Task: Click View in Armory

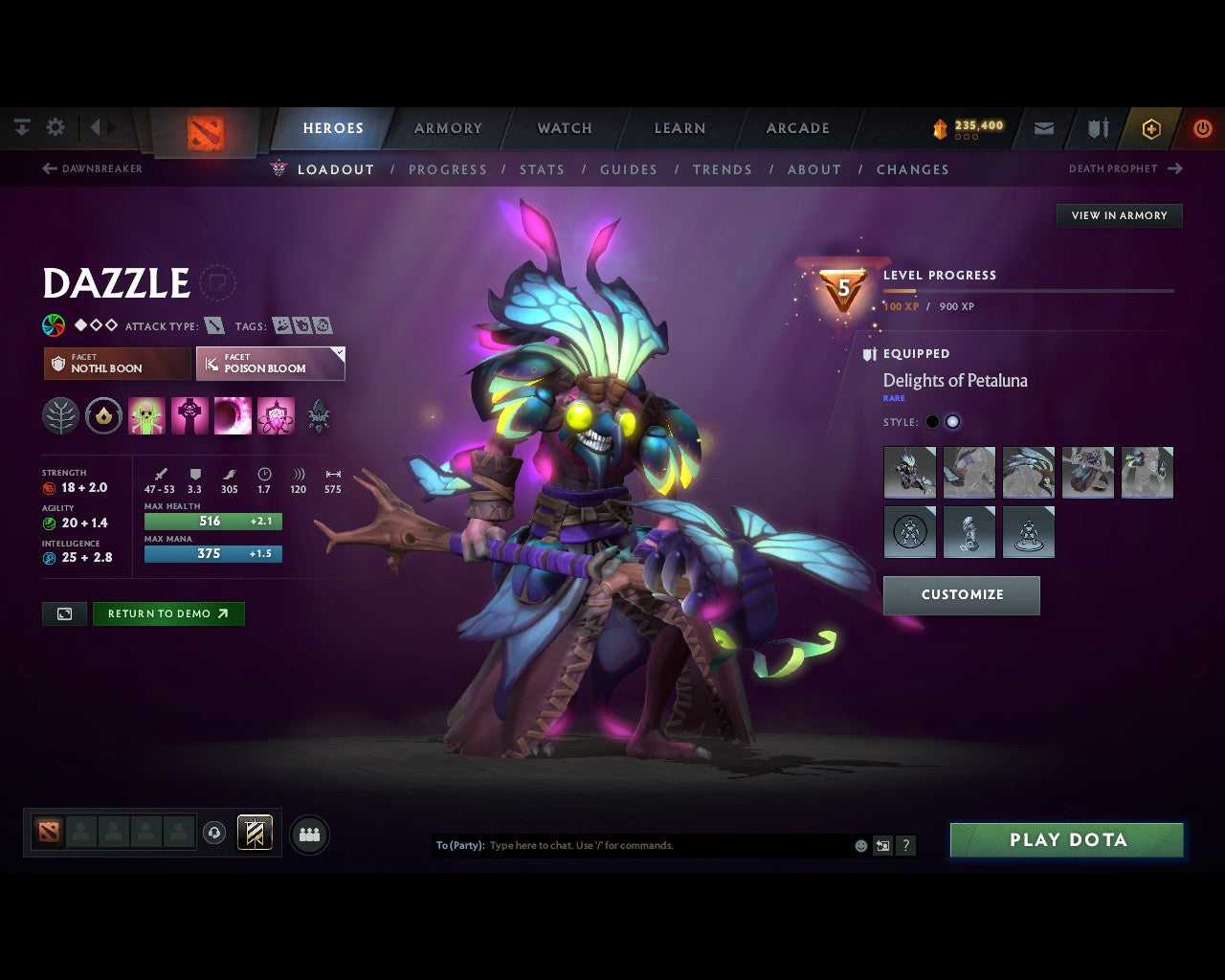Action: click(x=1118, y=215)
